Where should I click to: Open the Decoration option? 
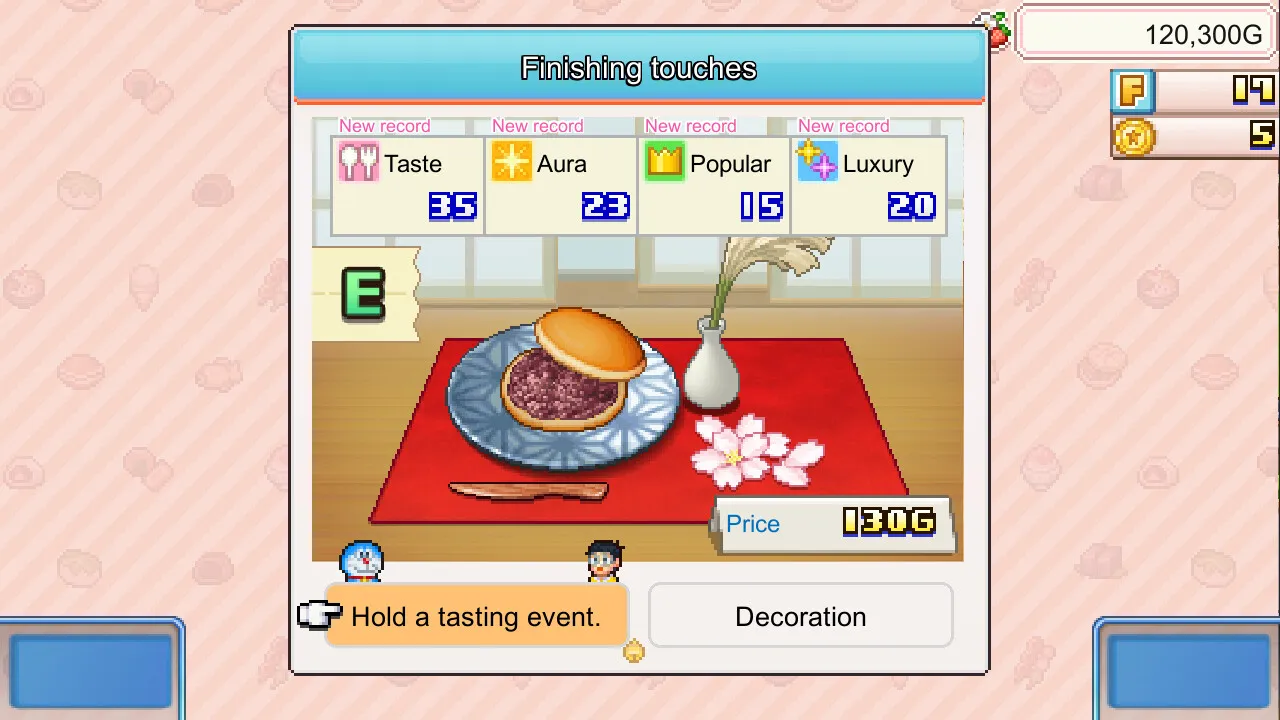point(800,617)
